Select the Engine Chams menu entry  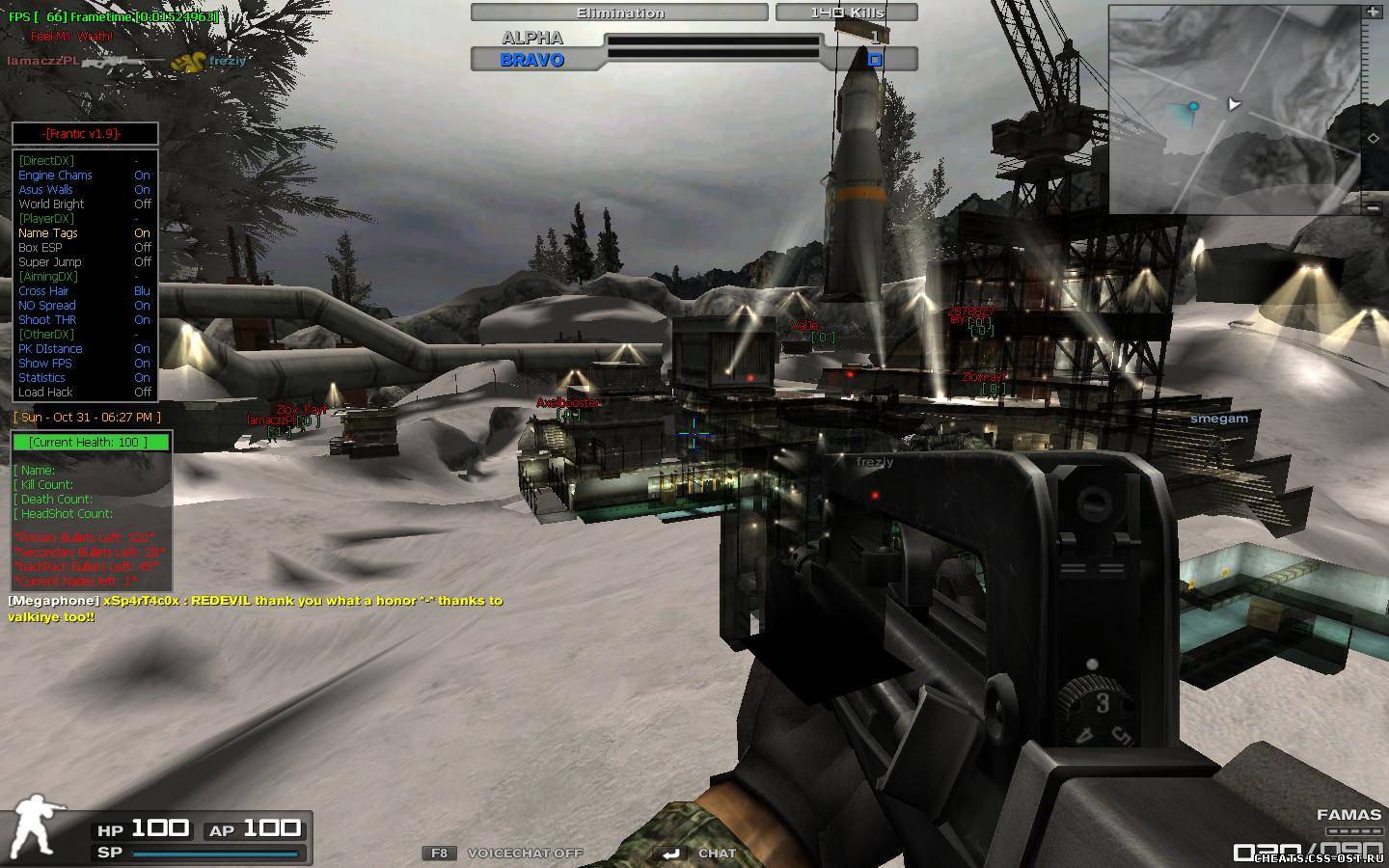click(x=55, y=176)
